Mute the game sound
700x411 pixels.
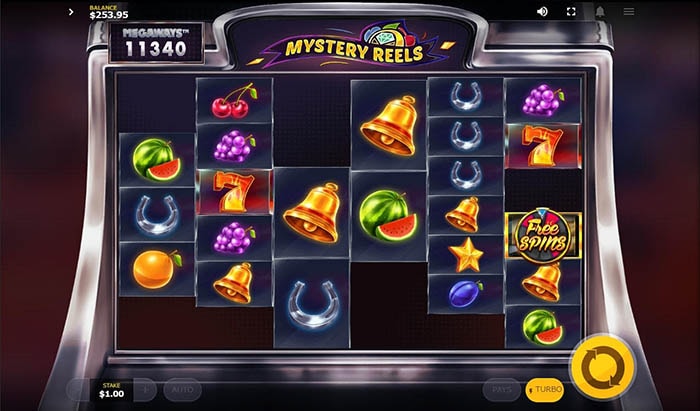tap(543, 11)
